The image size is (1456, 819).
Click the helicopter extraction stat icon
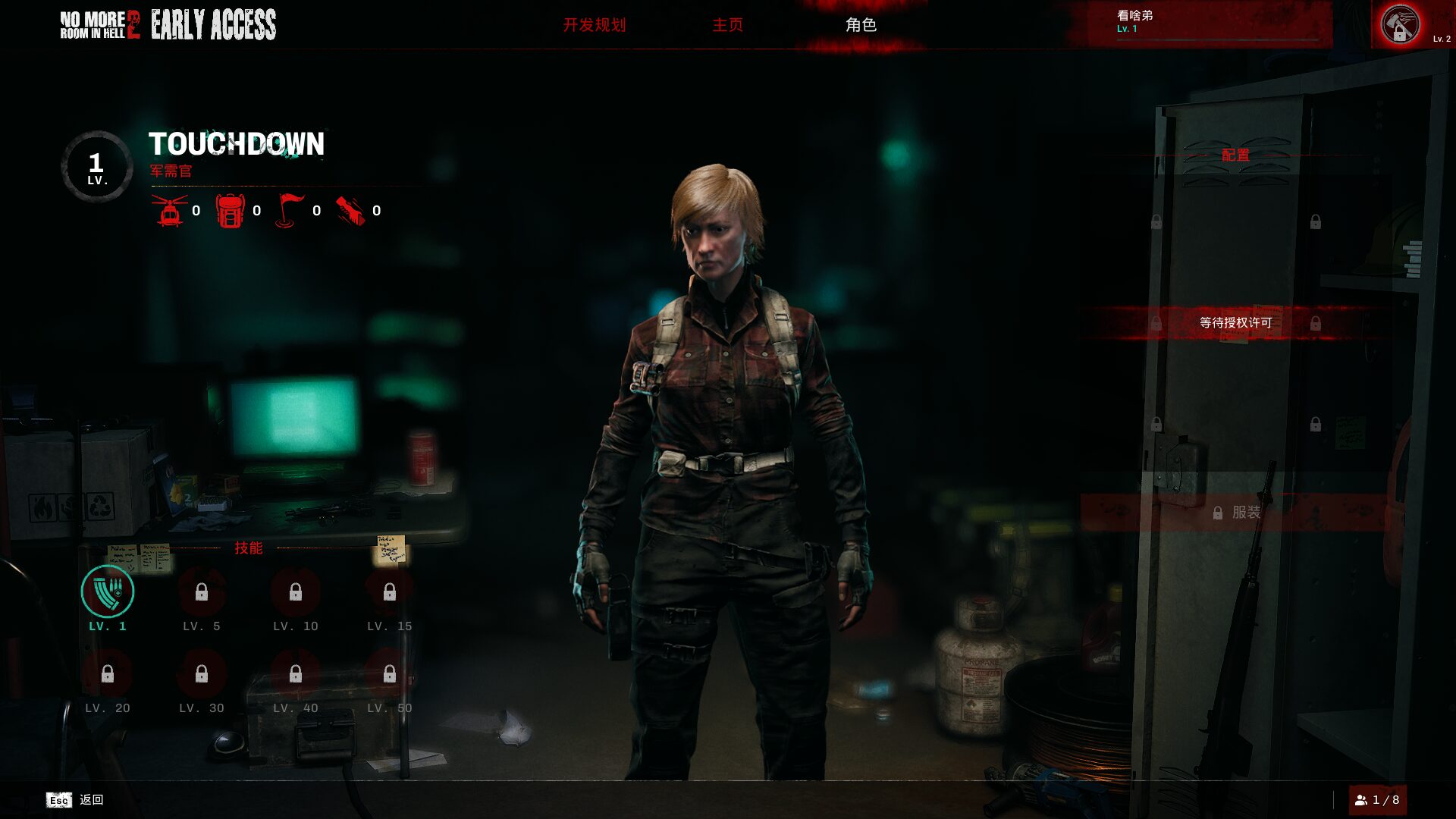(x=170, y=211)
